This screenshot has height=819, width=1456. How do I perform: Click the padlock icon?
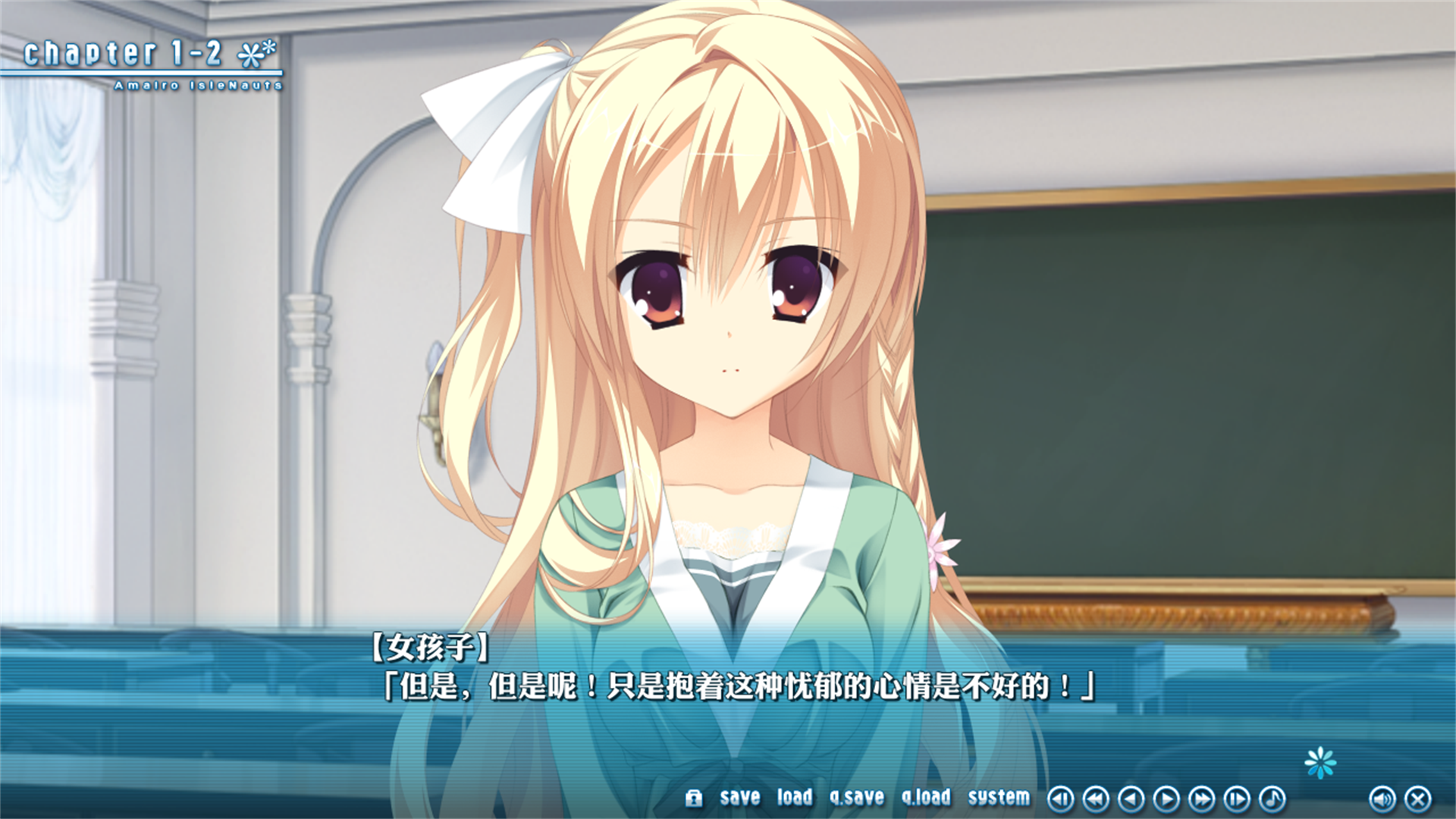coord(693,798)
